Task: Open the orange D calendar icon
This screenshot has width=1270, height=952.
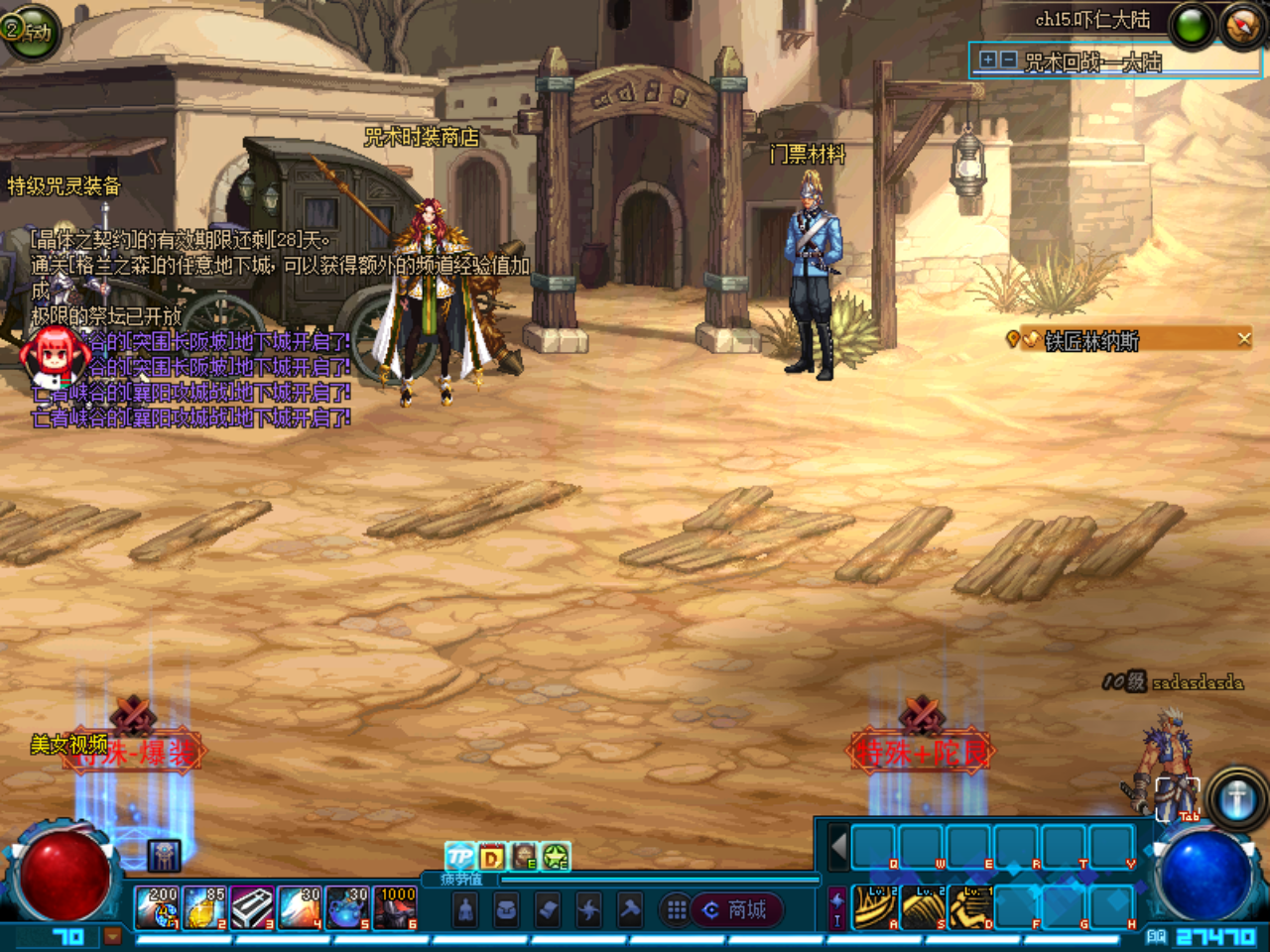Action: coord(491,857)
